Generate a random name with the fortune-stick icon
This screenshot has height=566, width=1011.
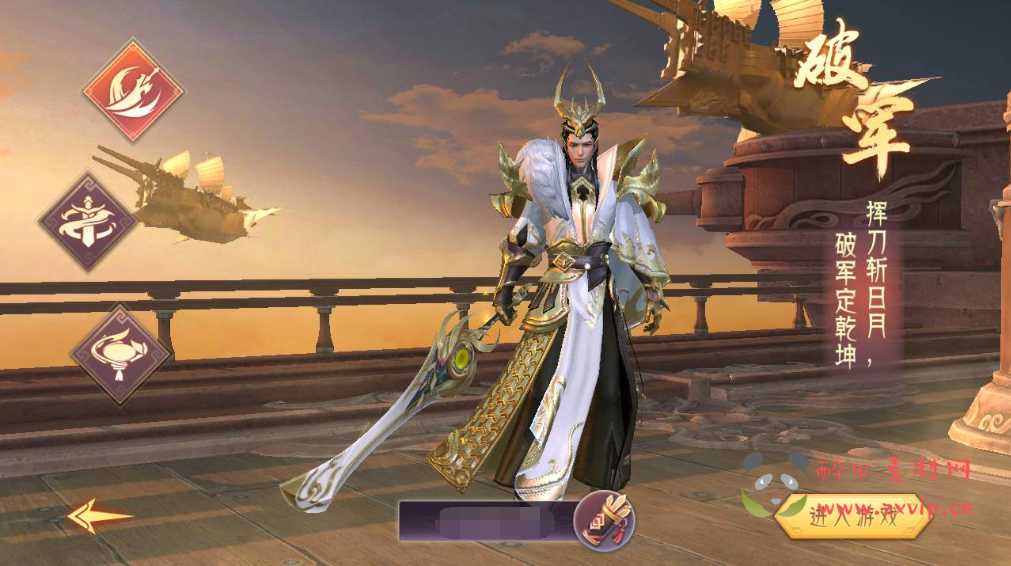(x=606, y=518)
